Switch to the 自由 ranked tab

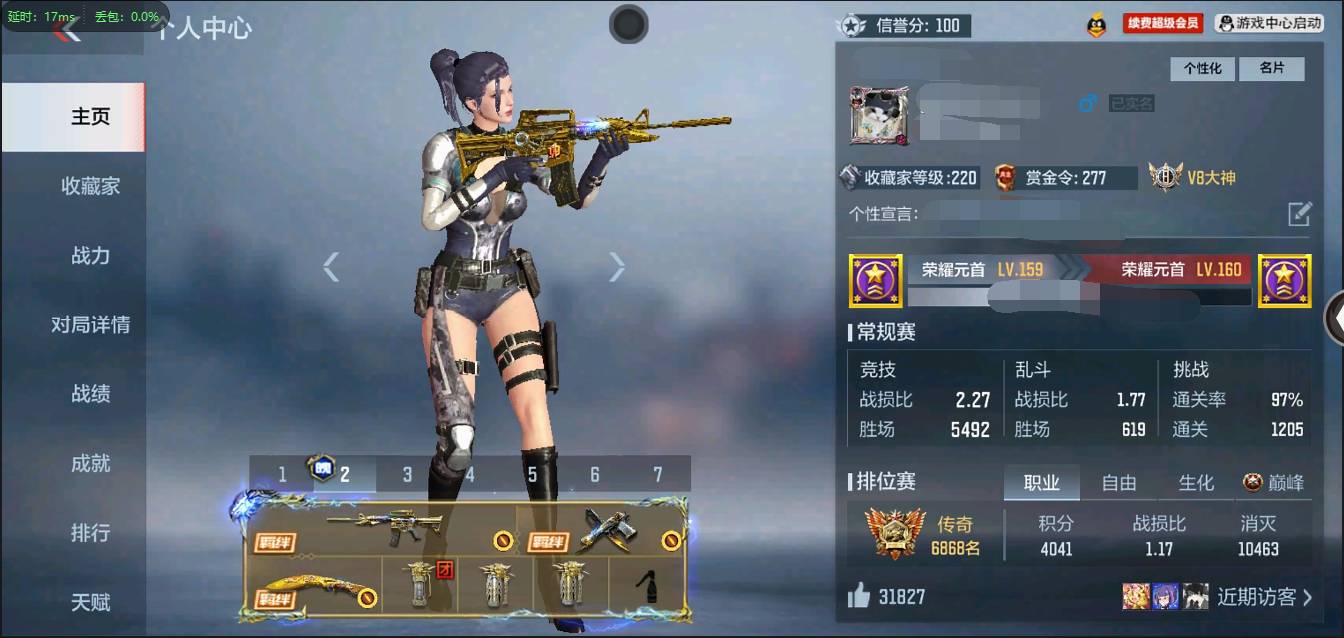point(1118,483)
